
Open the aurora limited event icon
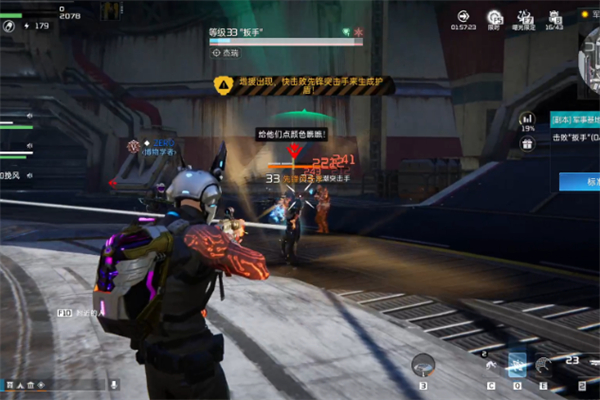coord(523,18)
